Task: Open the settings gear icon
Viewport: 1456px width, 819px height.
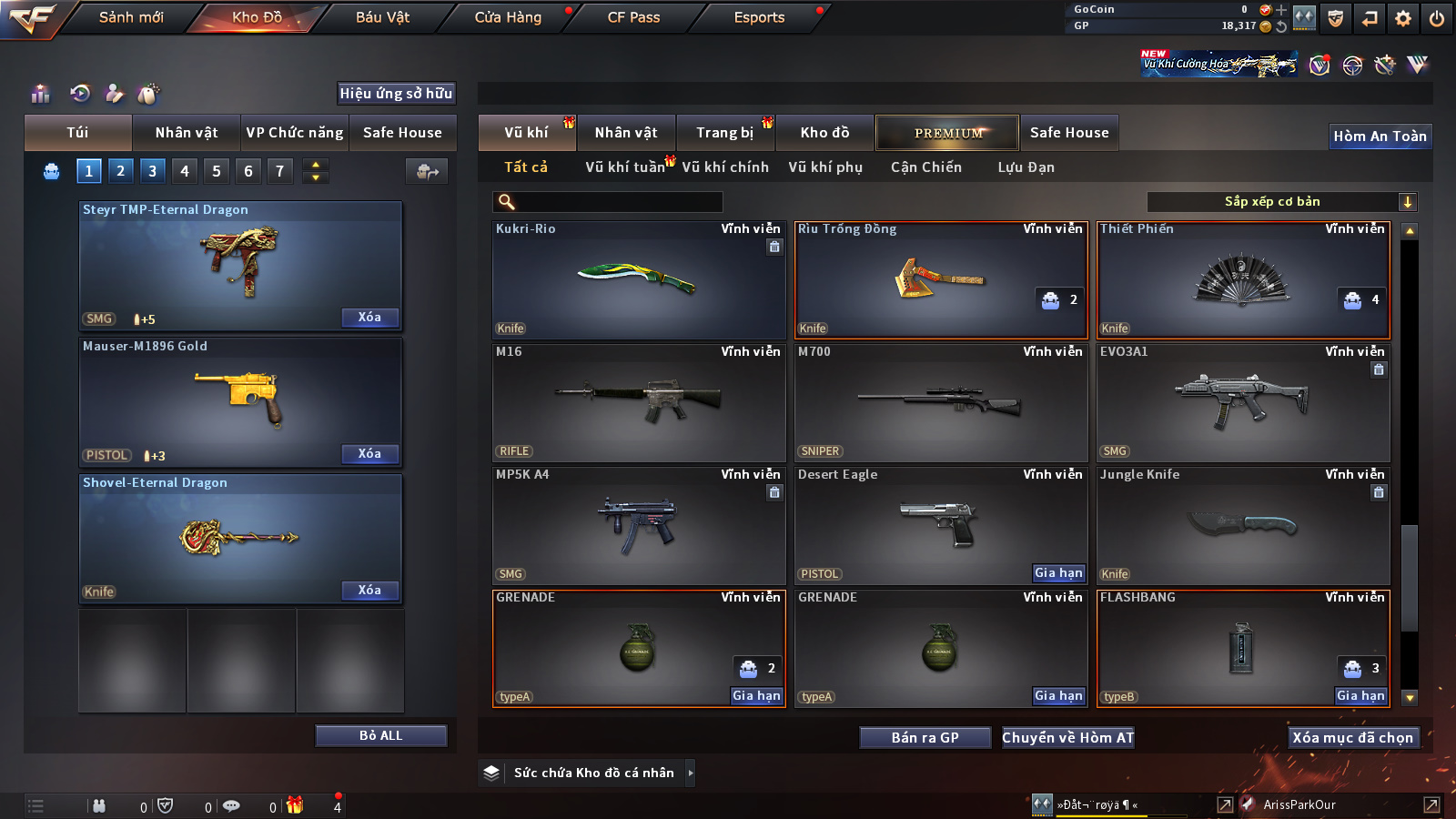Action: [1403, 18]
